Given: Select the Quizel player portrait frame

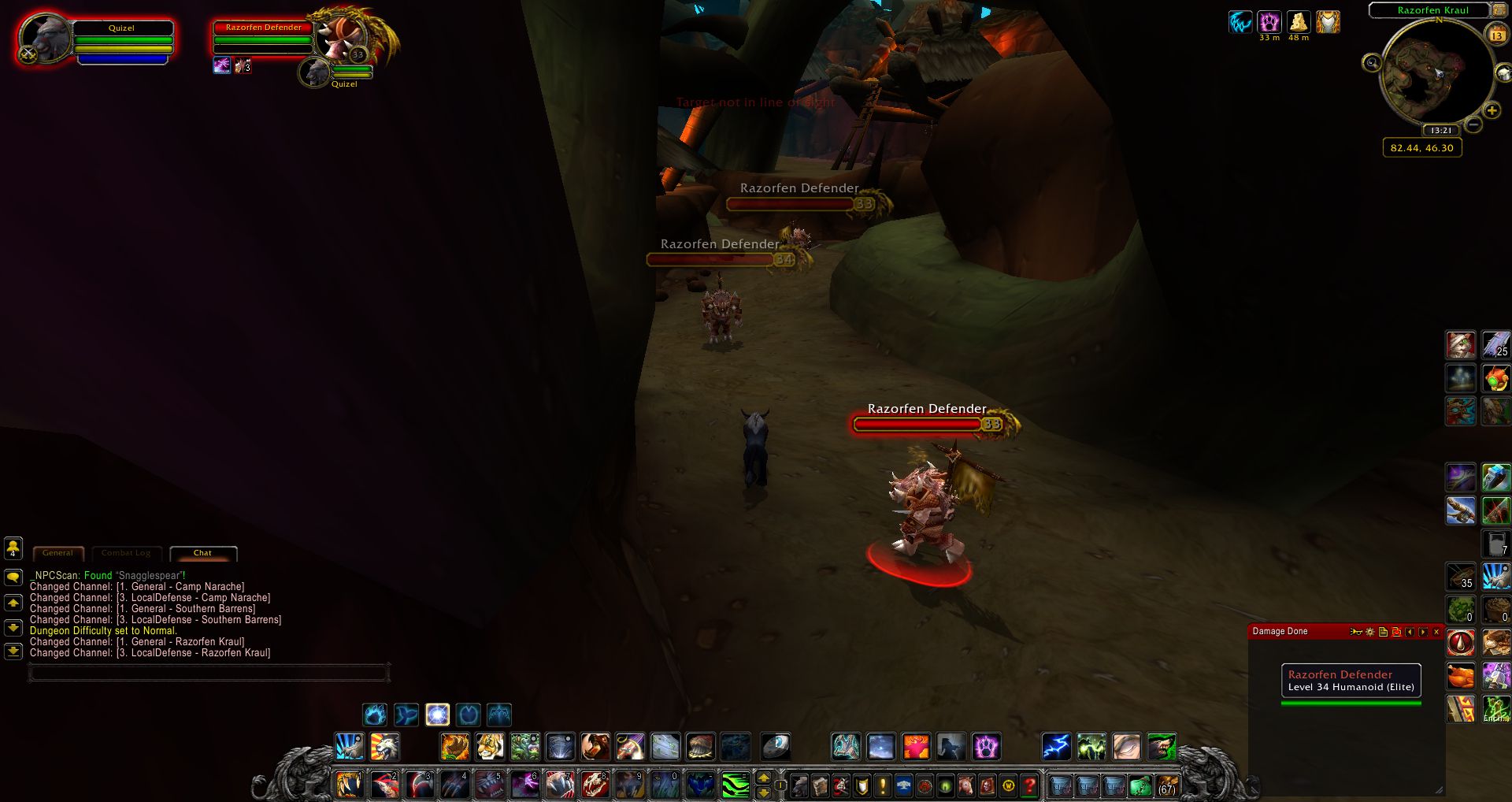Looking at the screenshot, I should pos(46,39).
